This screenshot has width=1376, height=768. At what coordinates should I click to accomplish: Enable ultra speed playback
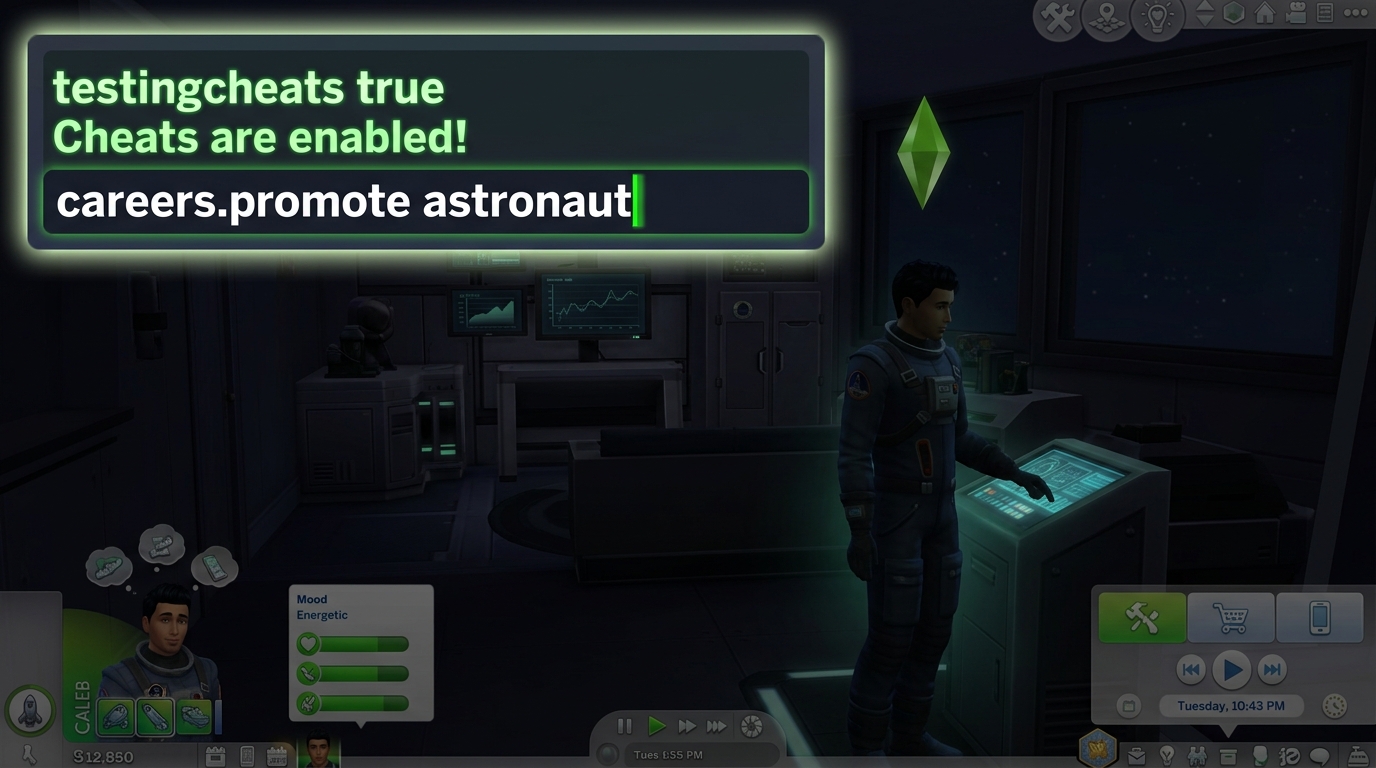[x=717, y=726]
